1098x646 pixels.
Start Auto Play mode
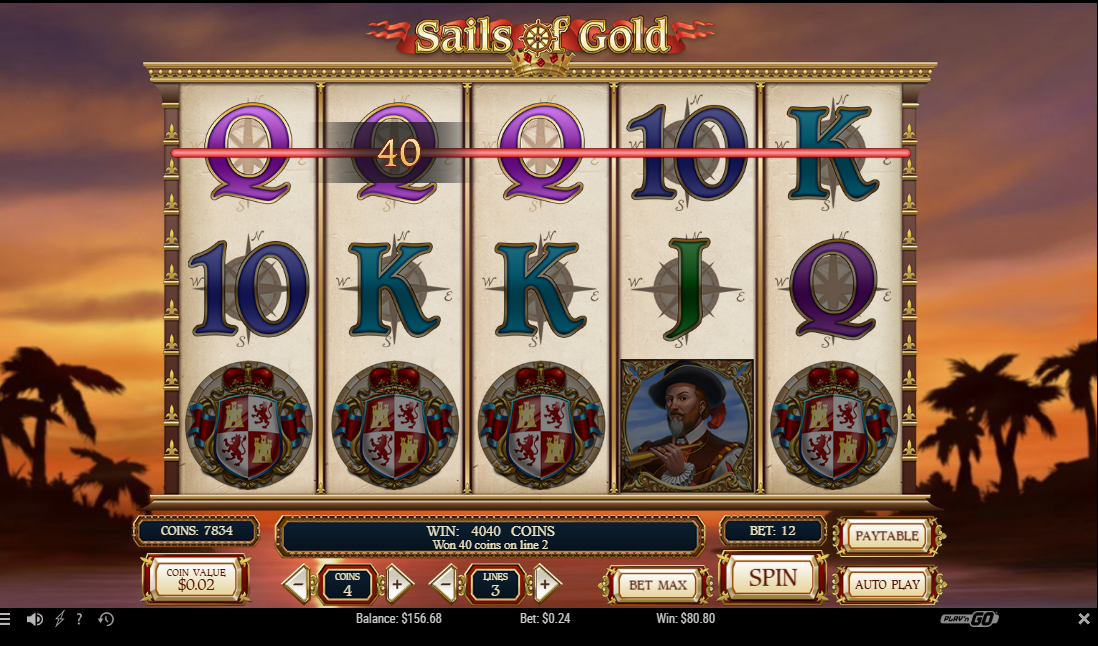pos(886,584)
